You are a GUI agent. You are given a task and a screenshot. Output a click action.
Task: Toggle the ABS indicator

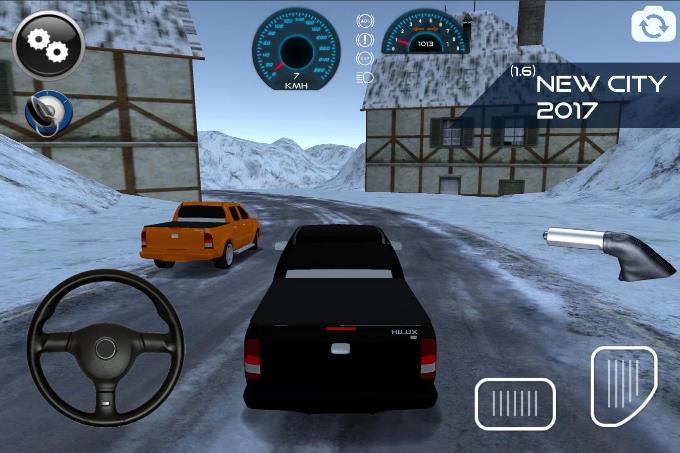tap(365, 21)
